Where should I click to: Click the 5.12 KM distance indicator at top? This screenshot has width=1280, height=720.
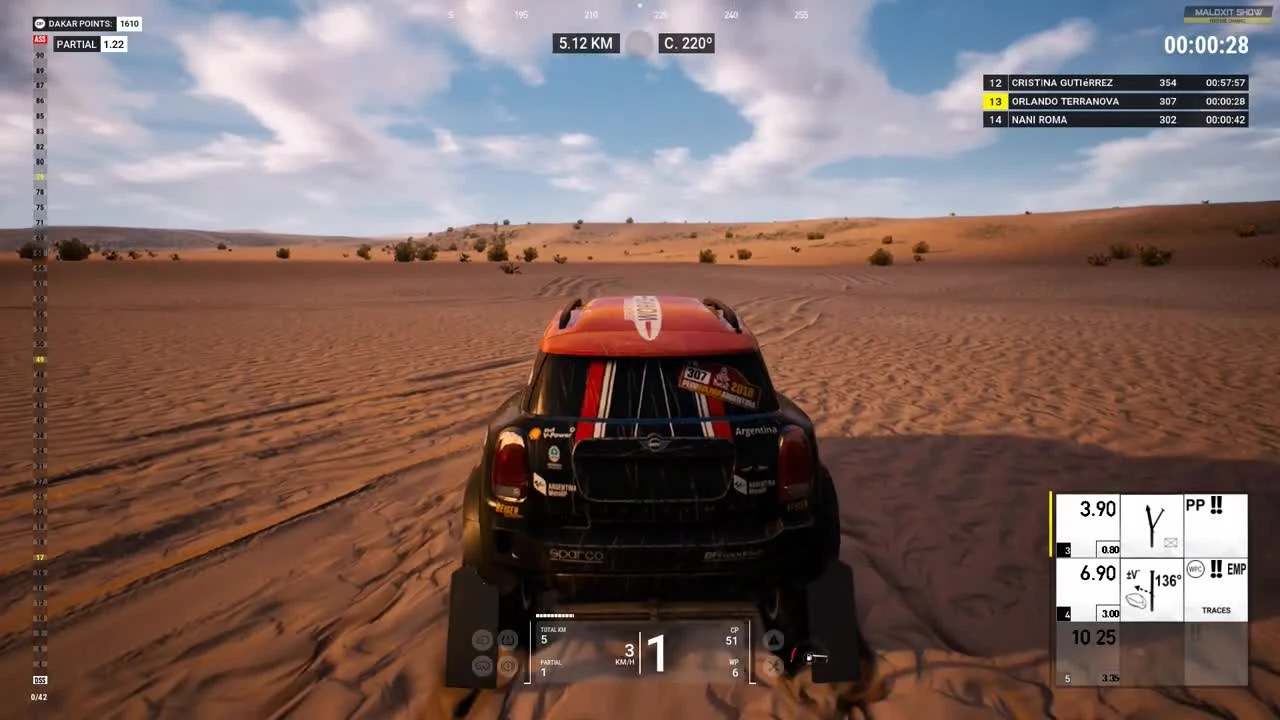point(585,43)
